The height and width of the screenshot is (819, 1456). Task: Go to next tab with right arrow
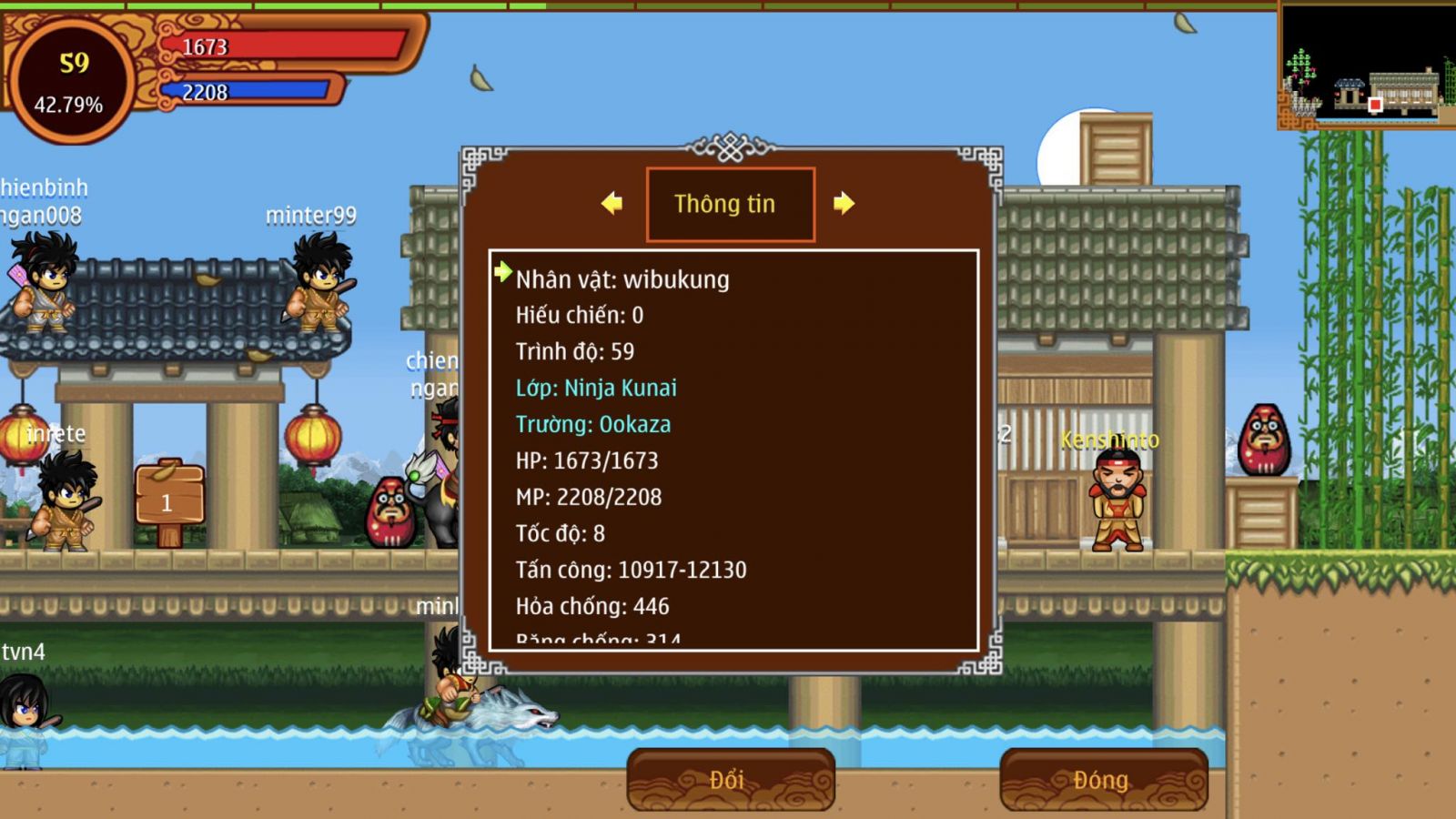(844, 203)
